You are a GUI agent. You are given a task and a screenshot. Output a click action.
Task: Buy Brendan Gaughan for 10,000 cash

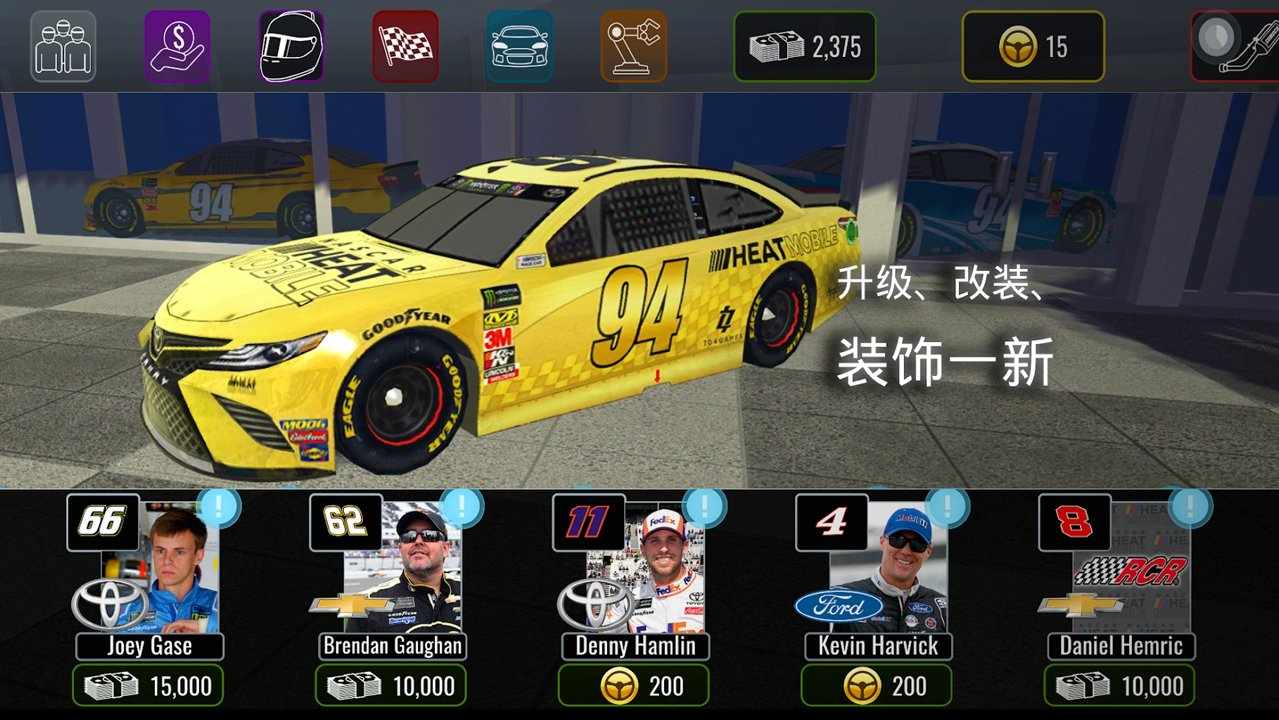pyautogui.click(x=391, y=686)
